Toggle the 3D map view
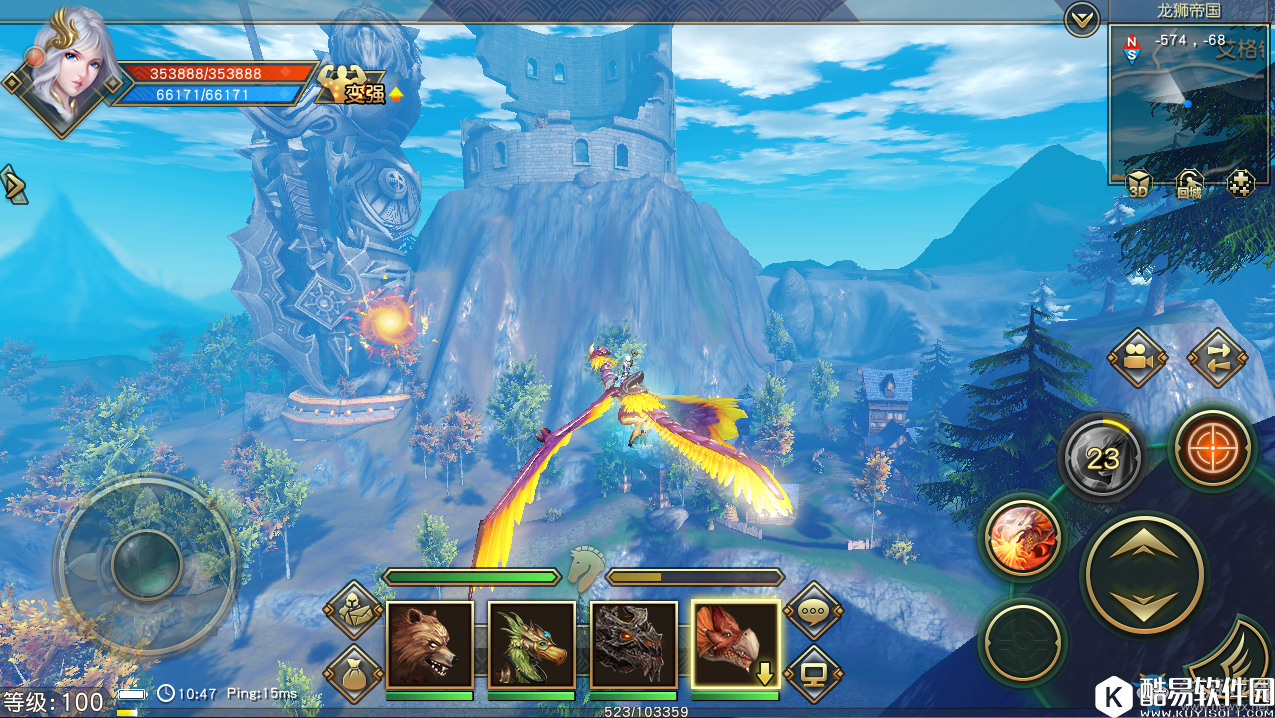 pyautogui.click(x=1138, y=185)
